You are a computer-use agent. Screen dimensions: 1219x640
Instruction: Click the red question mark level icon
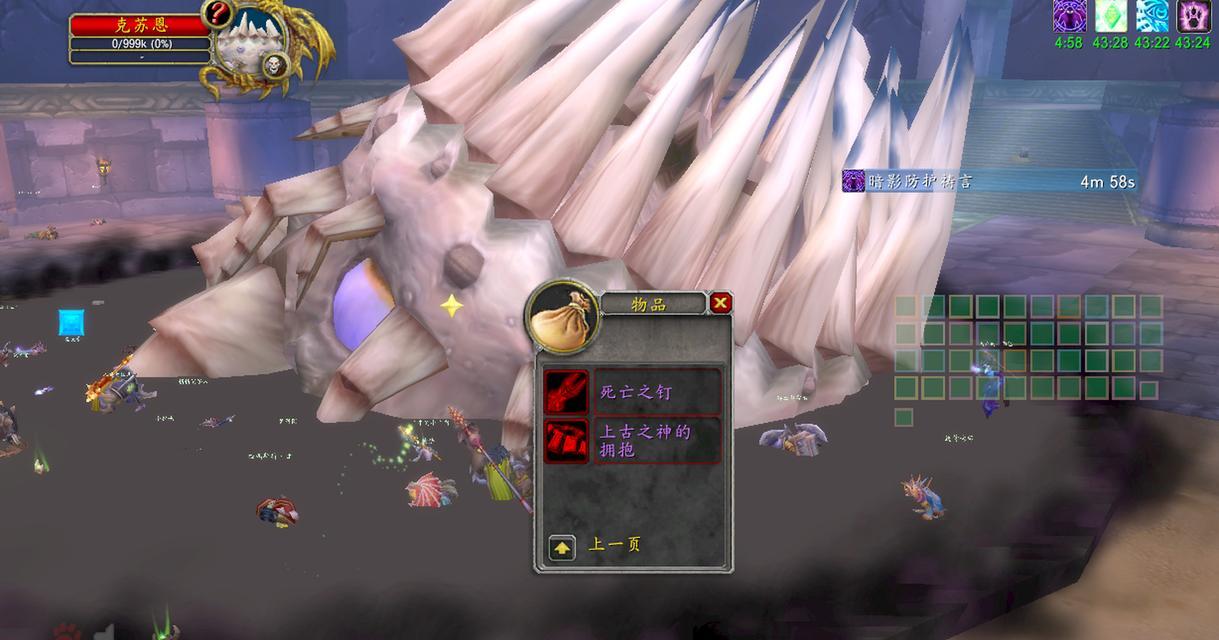218,14
